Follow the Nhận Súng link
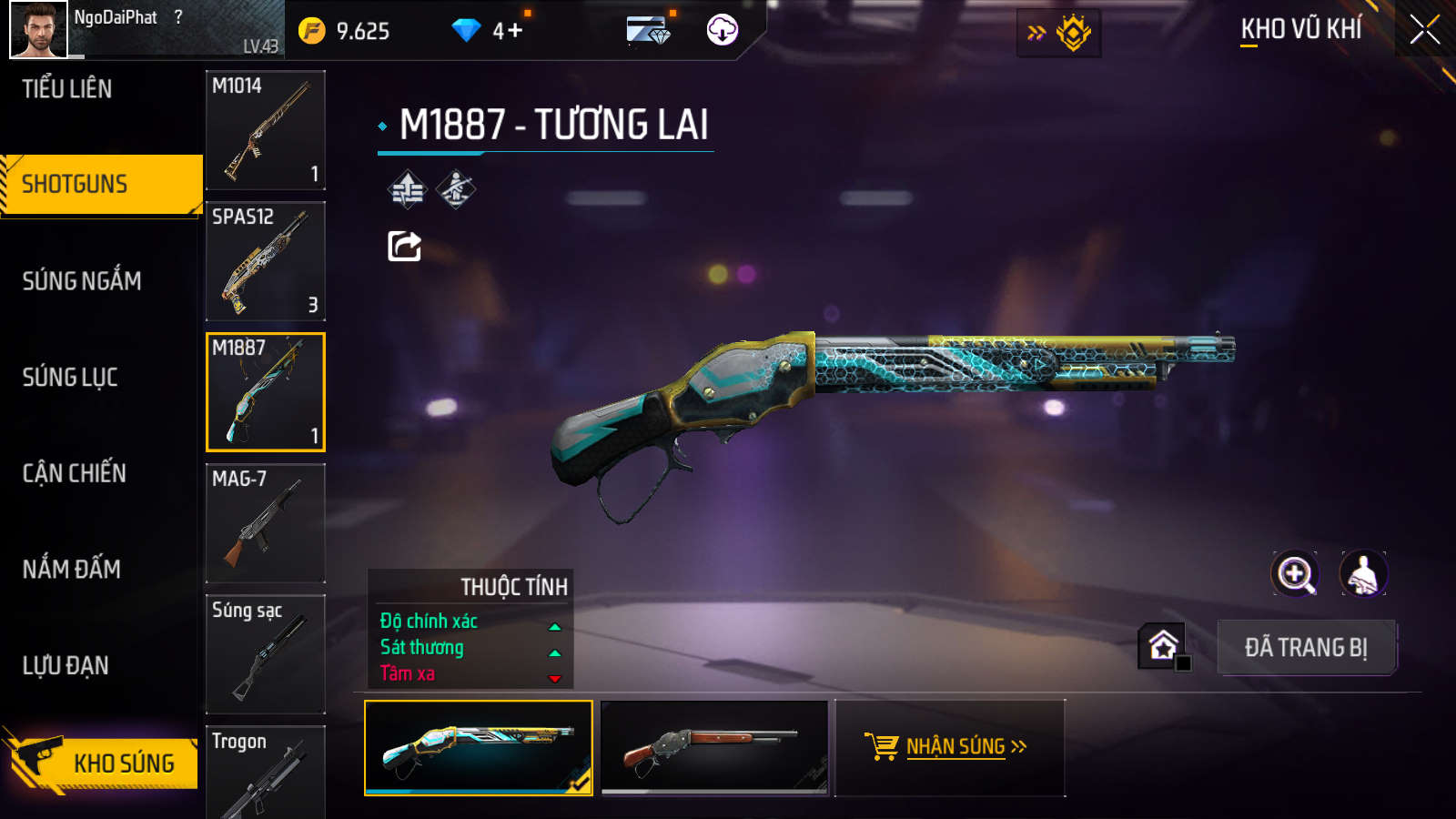Image resolution: width=1456 pixels, height=819 pixels. (955, 747)
